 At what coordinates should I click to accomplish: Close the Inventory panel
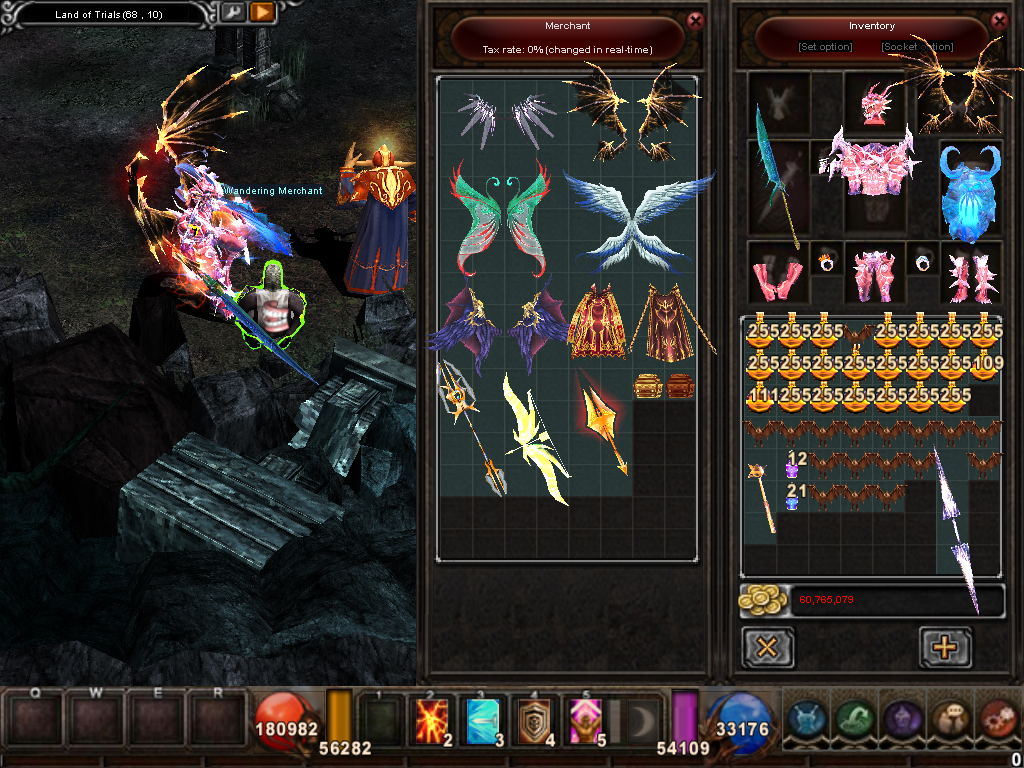point(999,19)
